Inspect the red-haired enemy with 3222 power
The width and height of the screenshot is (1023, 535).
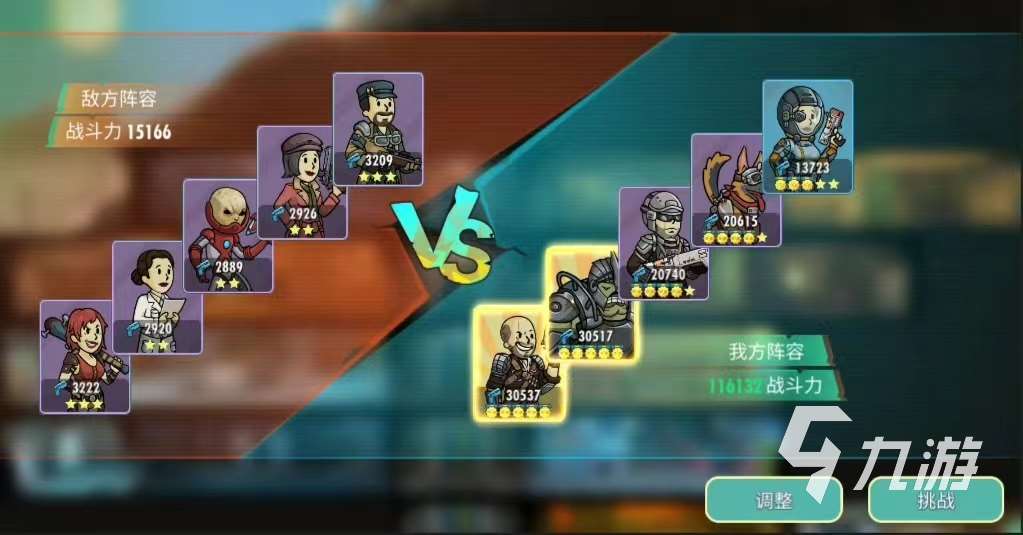85,356
